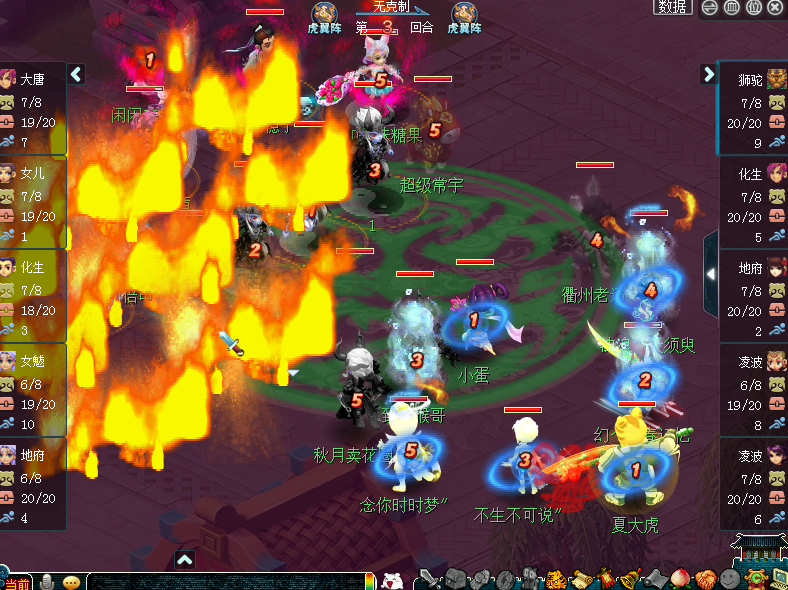The image size is (788, 590).
Task: Activate the microphone voice input
Action: coord(46,581)
